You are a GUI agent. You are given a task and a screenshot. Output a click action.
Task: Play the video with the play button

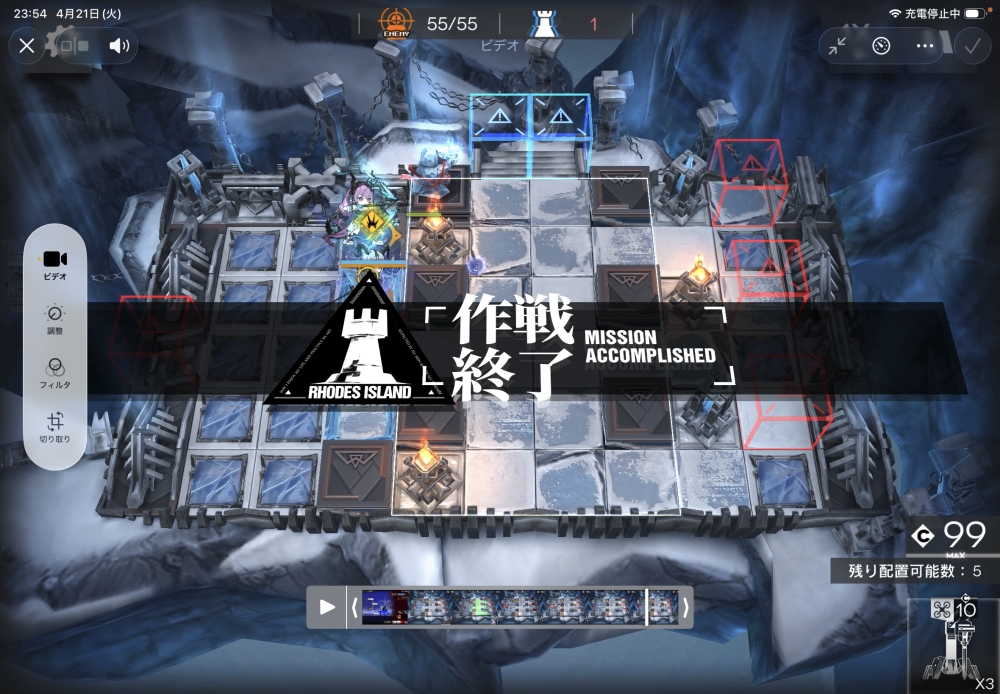[327, 607]
